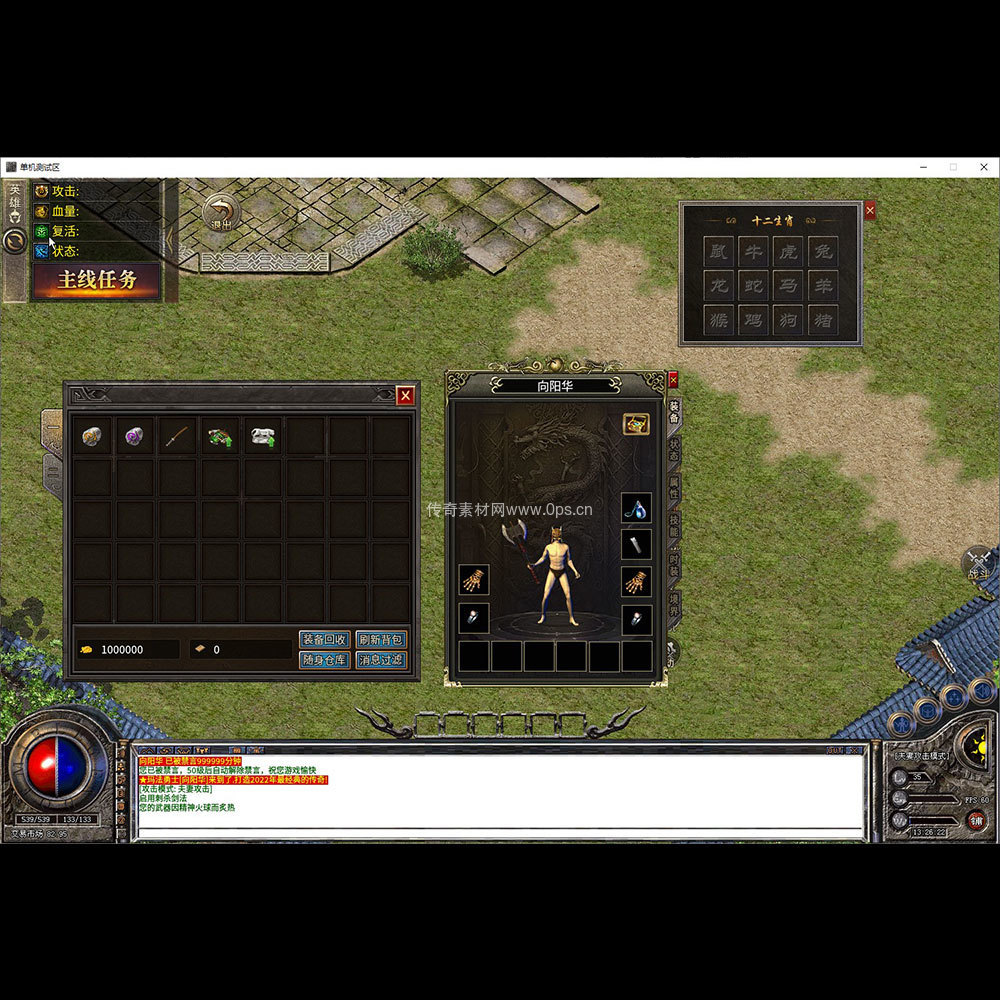Open the 主线任务 main quest panel
The image size is (1000, 1000).
tap(96, 281)
